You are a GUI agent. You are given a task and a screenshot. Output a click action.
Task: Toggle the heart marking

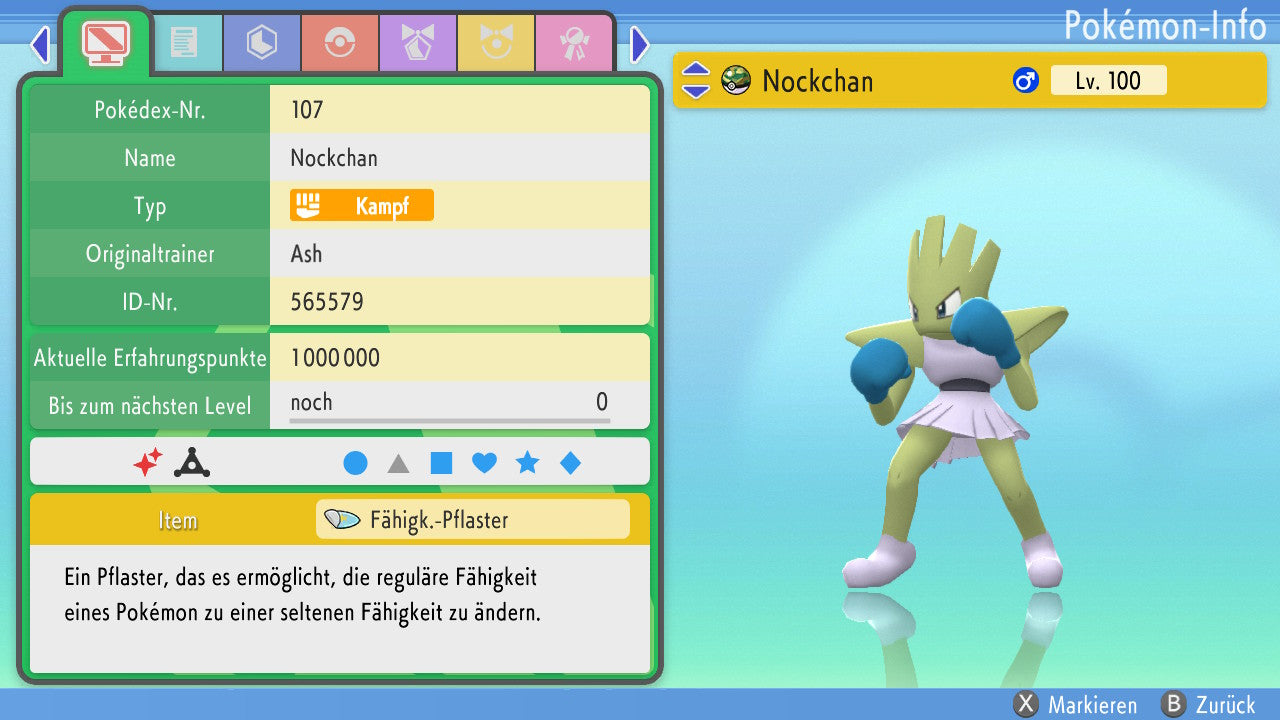484,463
